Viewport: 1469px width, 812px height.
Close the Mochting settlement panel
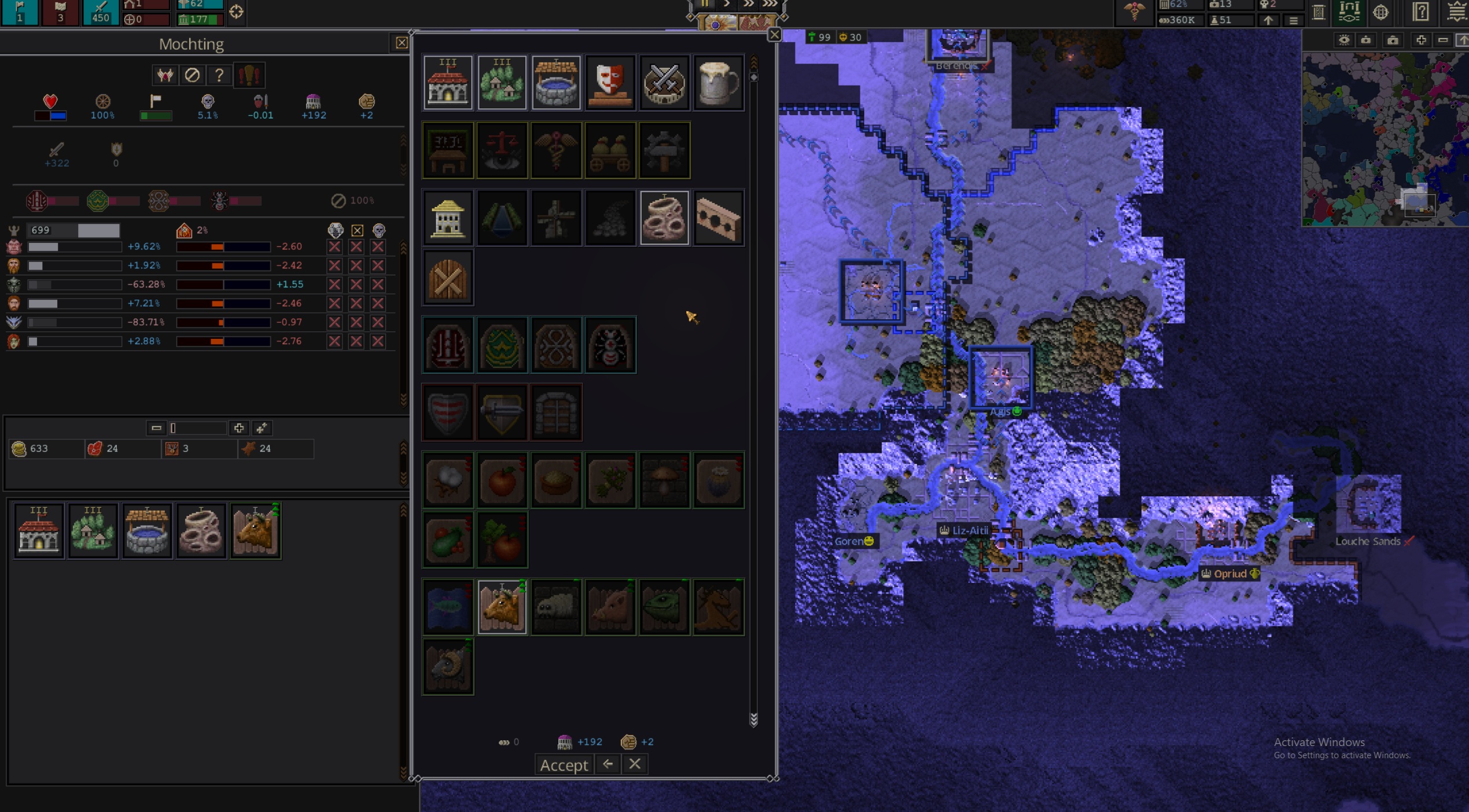pos(402,43)
